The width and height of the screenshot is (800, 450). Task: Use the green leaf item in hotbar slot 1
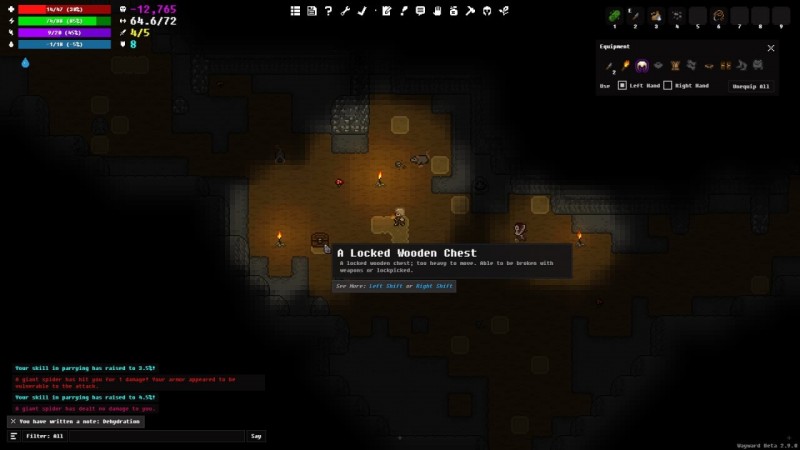(x=614, y=16)
